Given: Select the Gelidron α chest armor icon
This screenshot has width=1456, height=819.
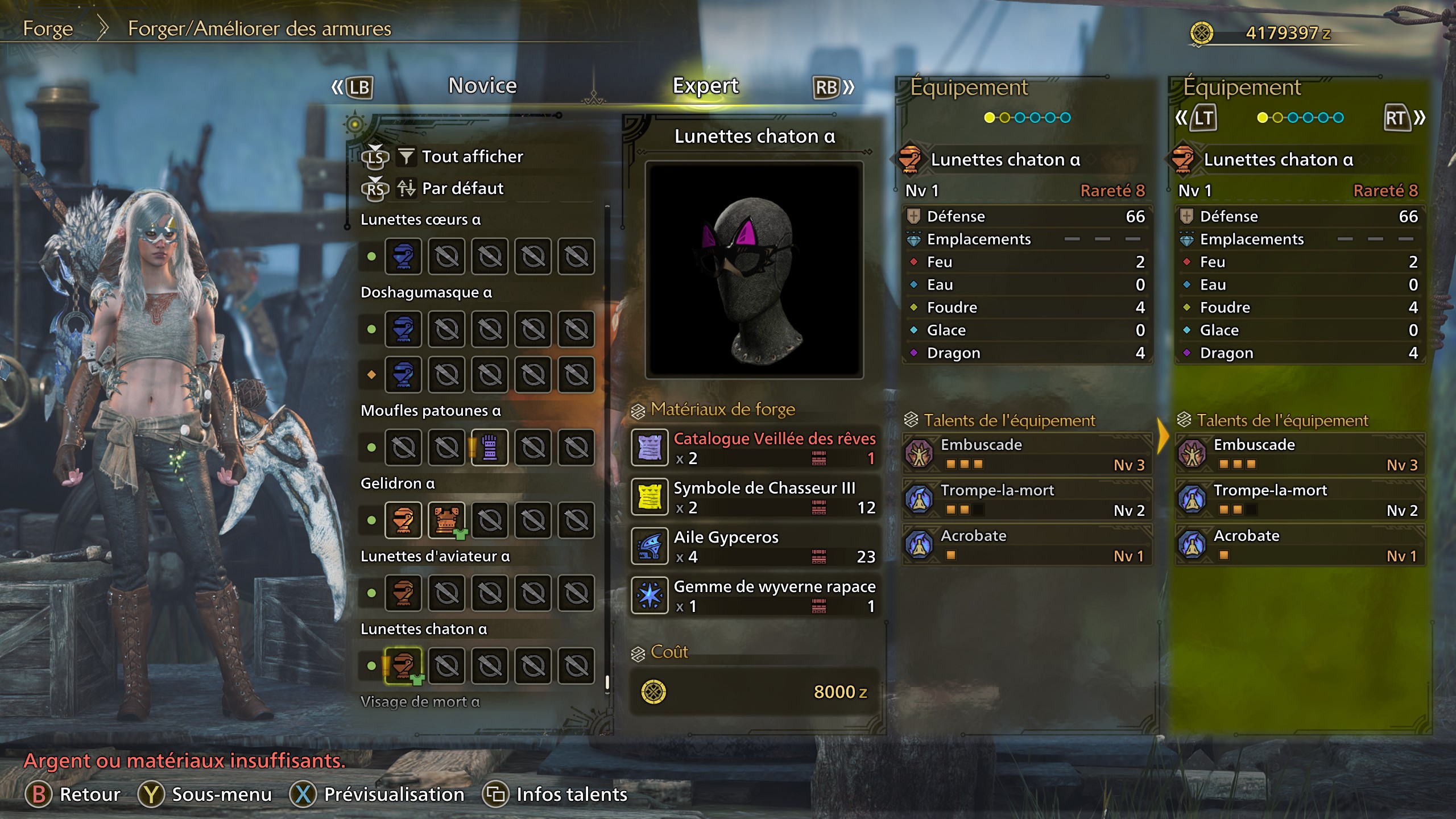Looking at the screenshot, I should pyautogui.click(x=446, y=520).
